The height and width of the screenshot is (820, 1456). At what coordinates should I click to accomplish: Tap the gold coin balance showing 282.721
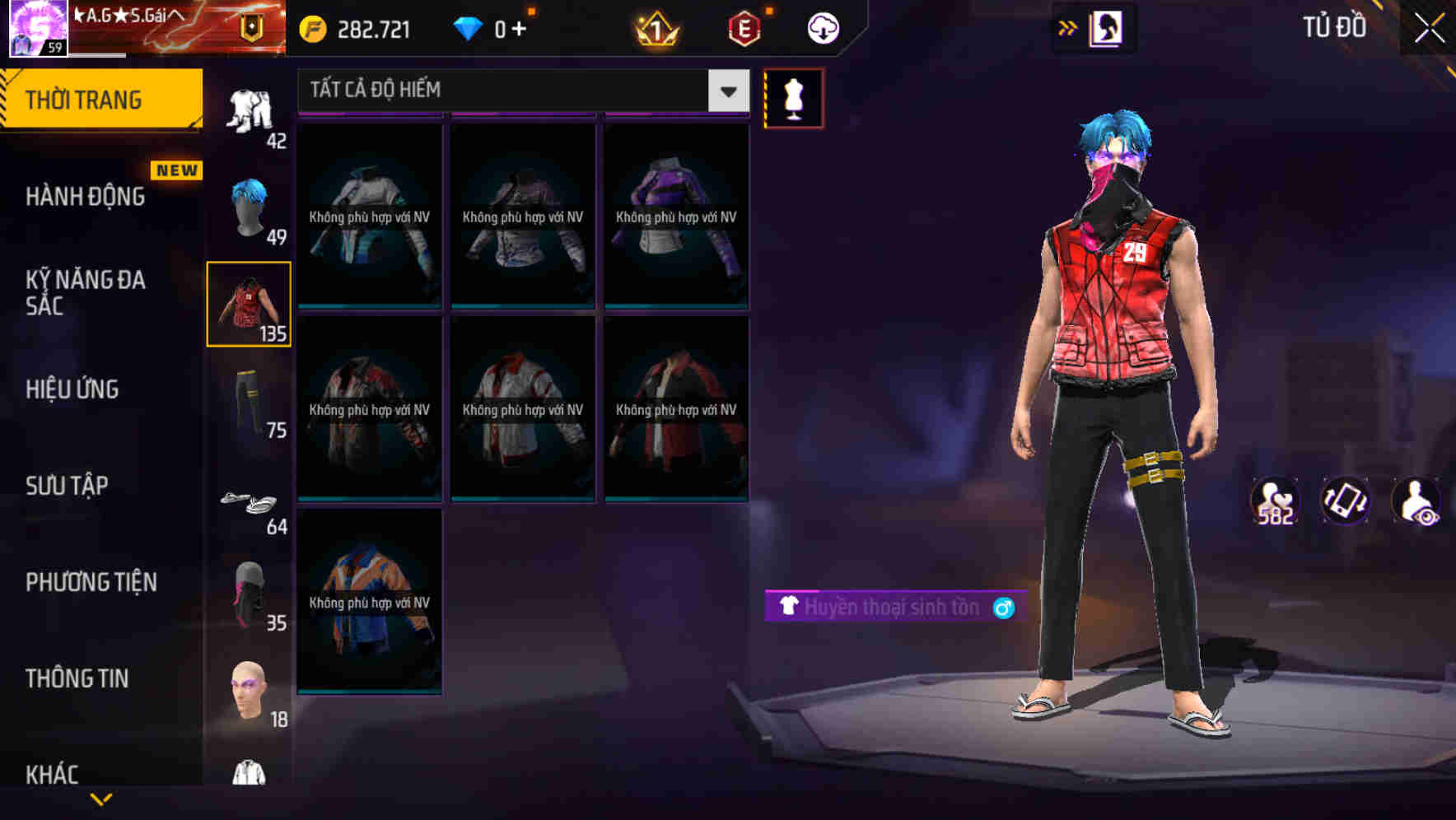pos(354,27)
